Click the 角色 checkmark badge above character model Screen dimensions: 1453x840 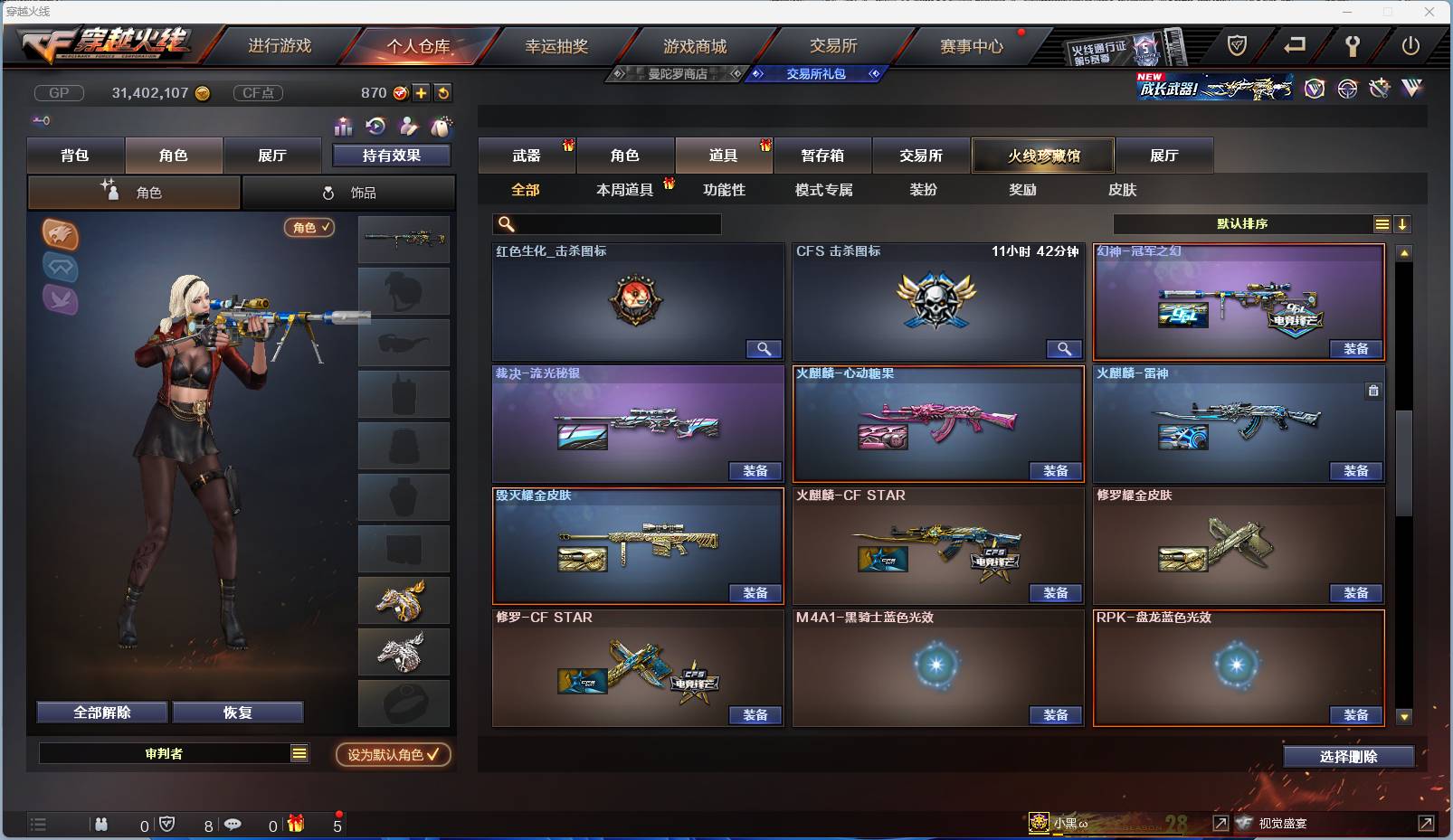pyautogui.click(x=309, y=229)
